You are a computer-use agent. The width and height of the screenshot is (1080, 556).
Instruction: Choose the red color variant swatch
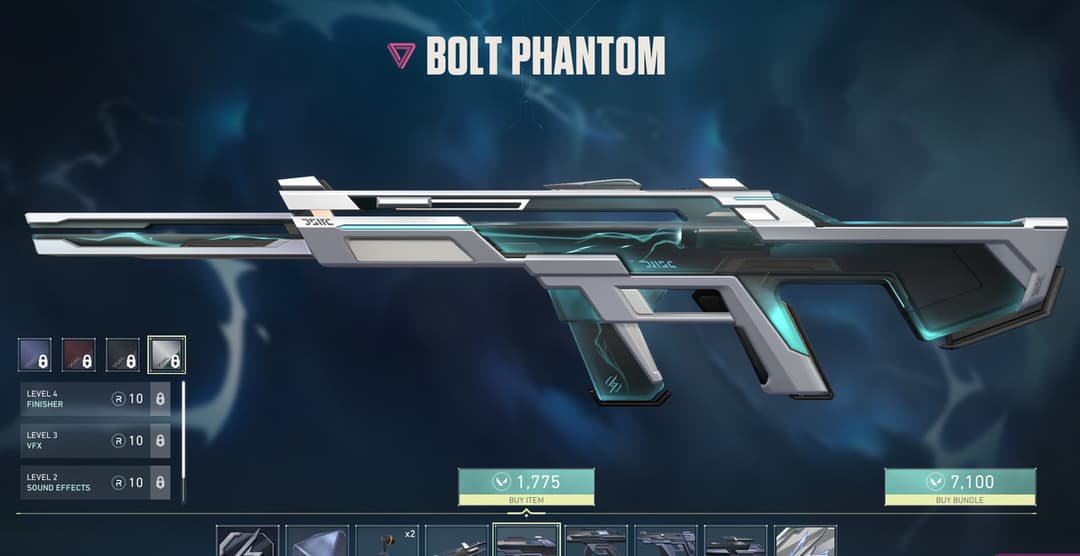pos(79,355)
